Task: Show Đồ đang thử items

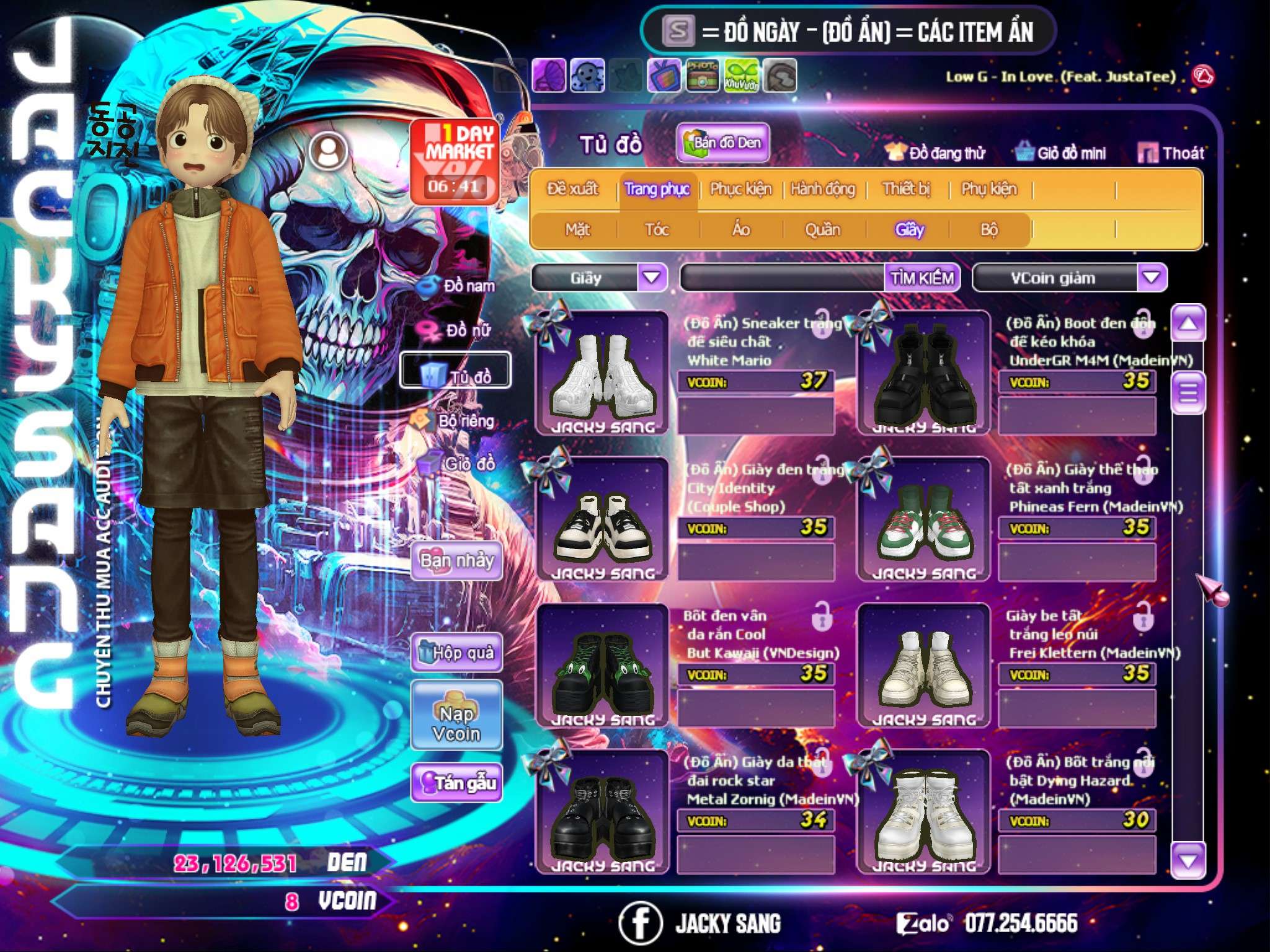Action: point(936,153)
